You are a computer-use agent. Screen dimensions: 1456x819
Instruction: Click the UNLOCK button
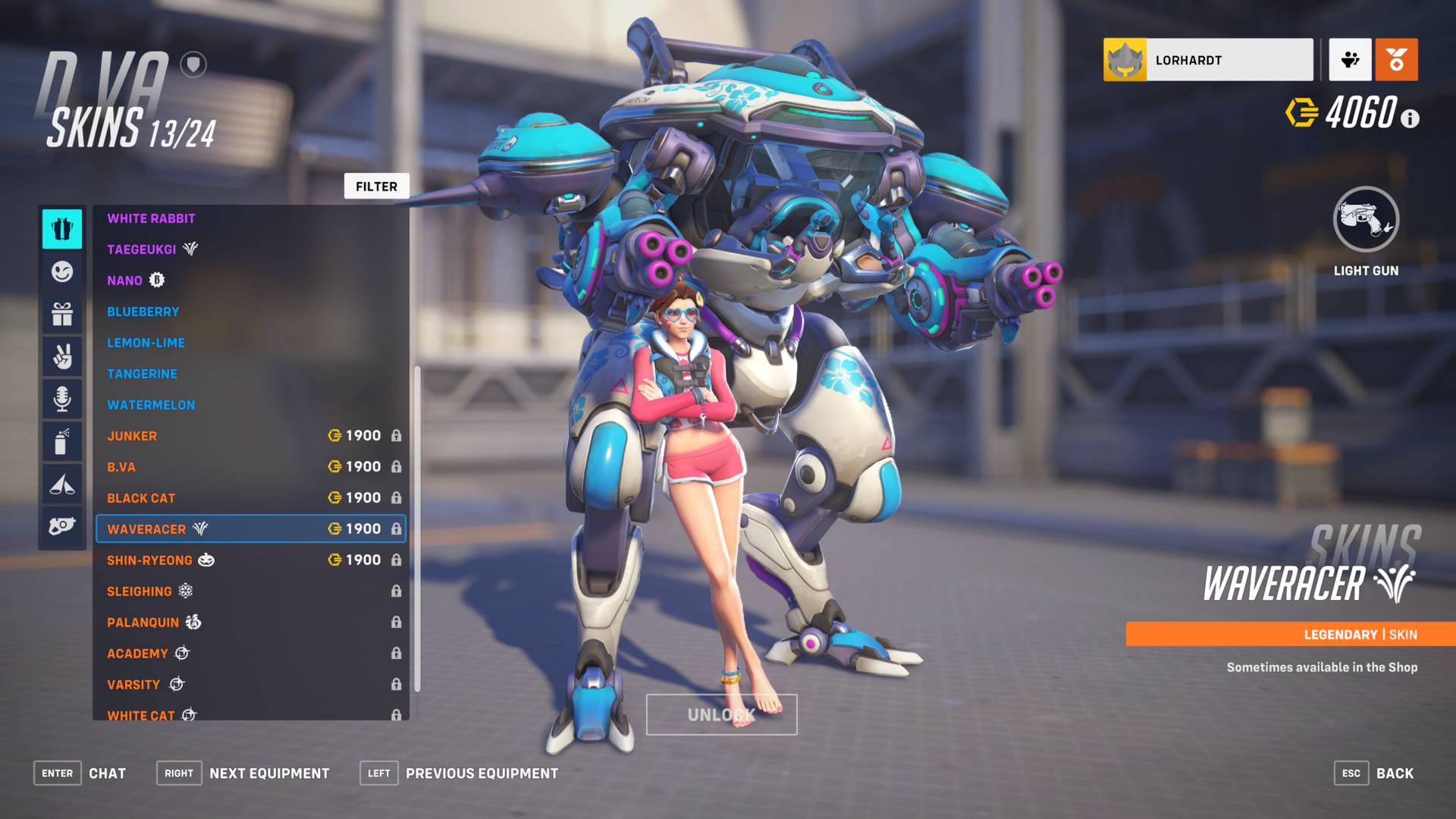(x=720, y=714)
